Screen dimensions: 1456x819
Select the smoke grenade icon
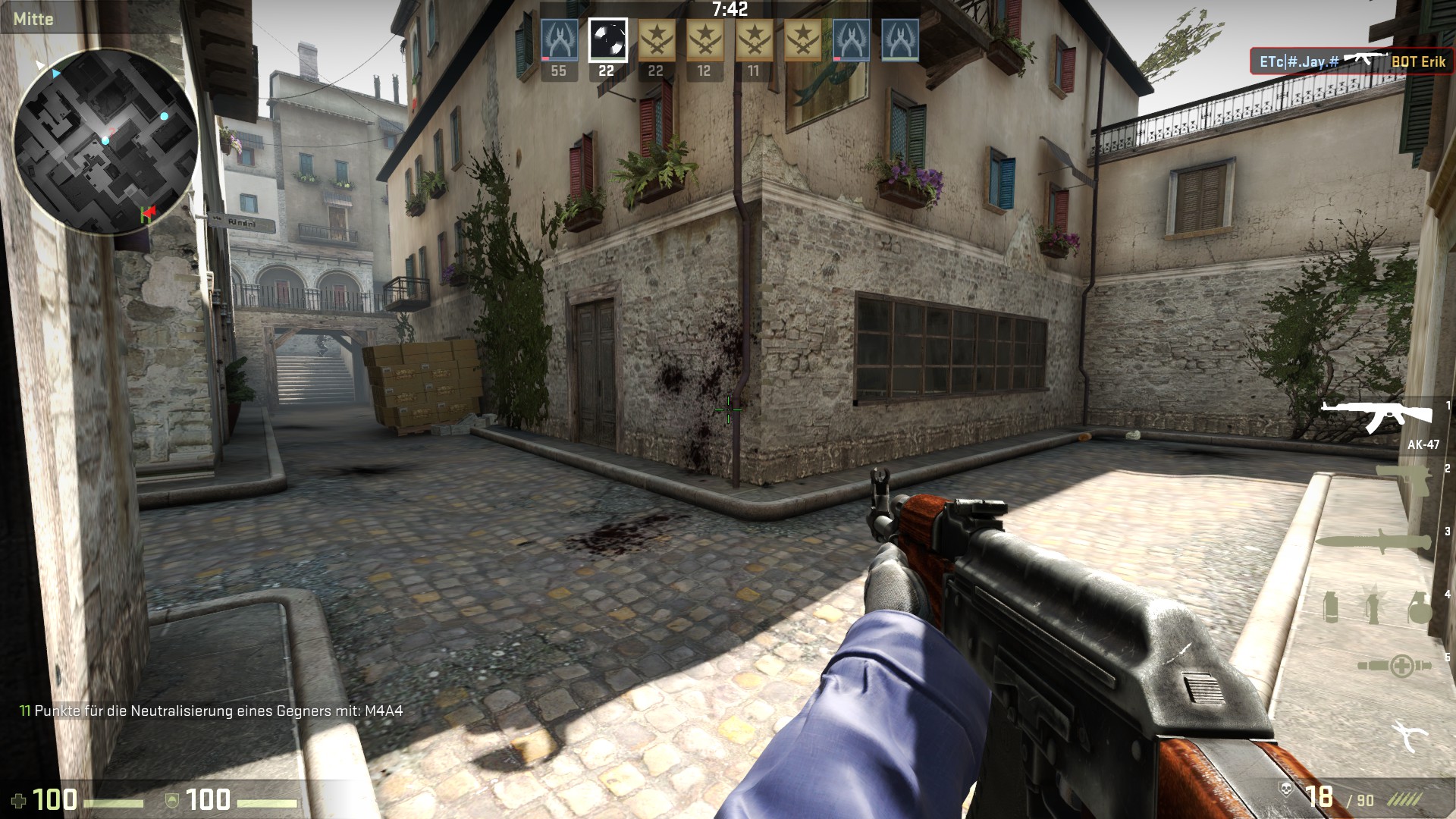[x=1330, y=607]
